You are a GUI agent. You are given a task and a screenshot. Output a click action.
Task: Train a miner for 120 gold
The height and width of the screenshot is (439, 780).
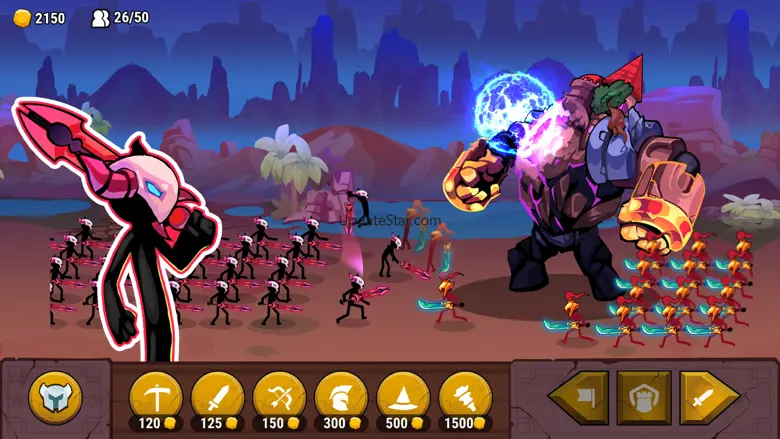pos(156,398)
